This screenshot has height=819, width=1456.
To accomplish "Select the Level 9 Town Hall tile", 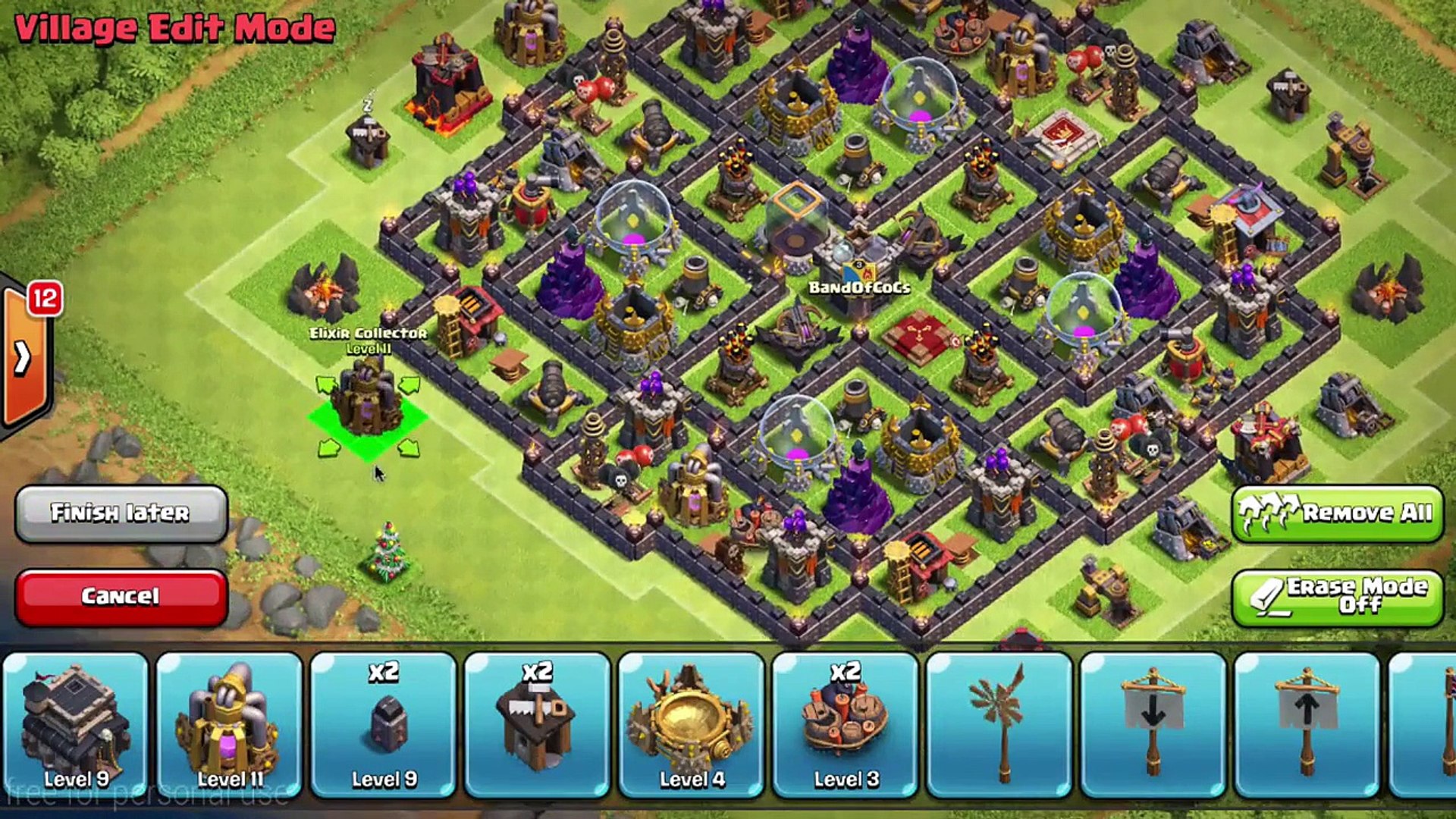I will (x=76, y=724).
